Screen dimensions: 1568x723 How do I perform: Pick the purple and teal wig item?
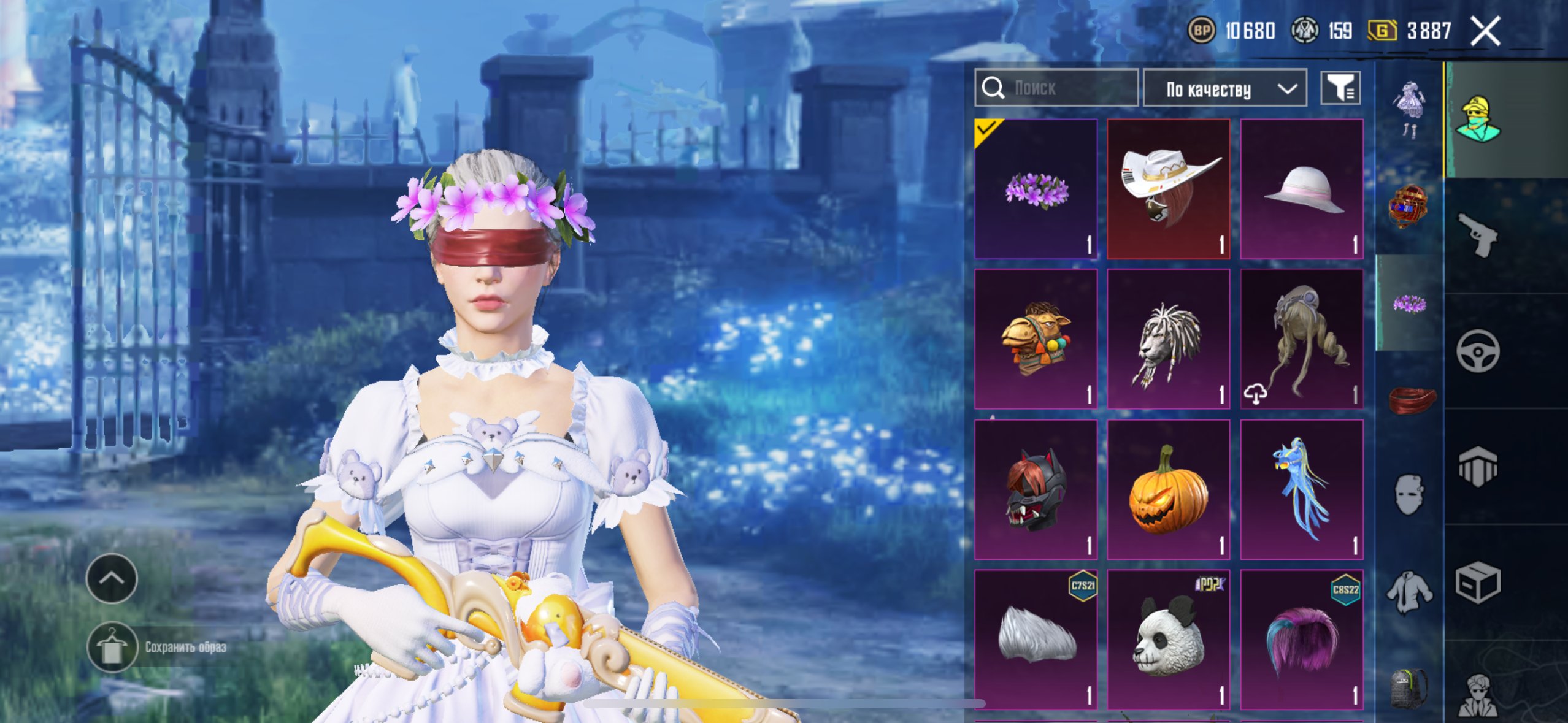[1302, 640]
